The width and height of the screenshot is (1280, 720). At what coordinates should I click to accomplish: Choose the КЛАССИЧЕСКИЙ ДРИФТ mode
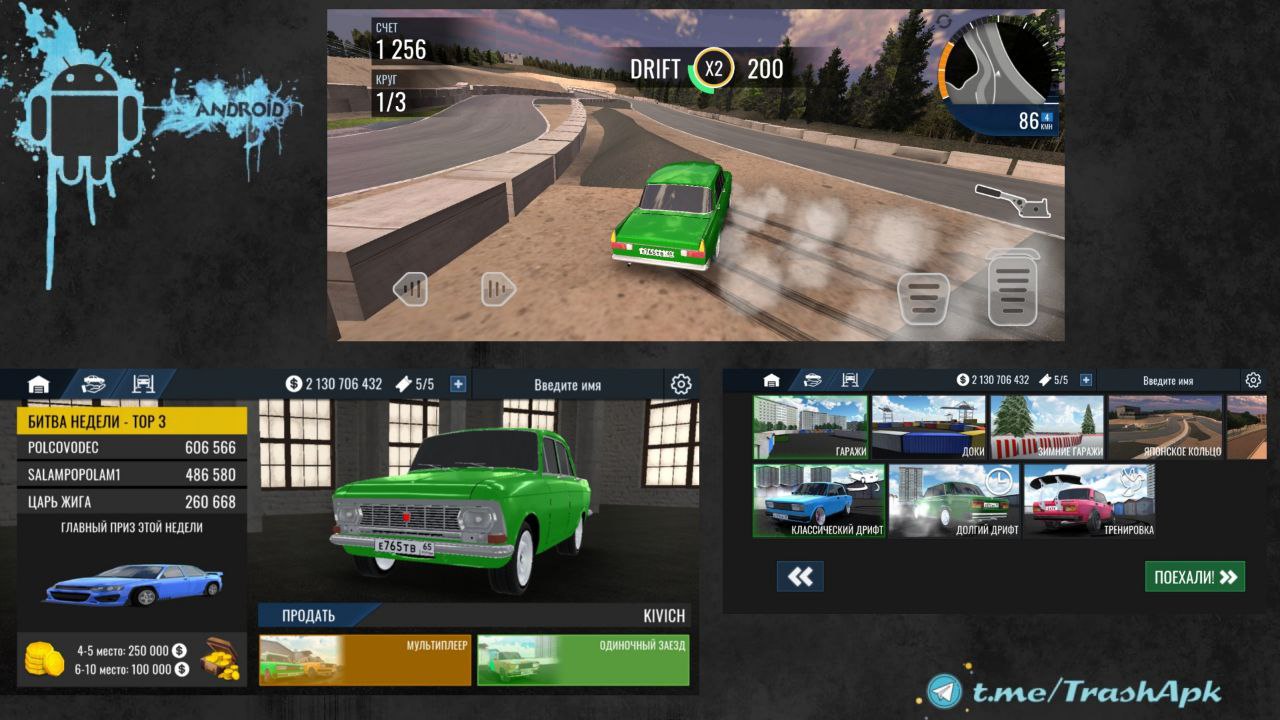point(819,501)
